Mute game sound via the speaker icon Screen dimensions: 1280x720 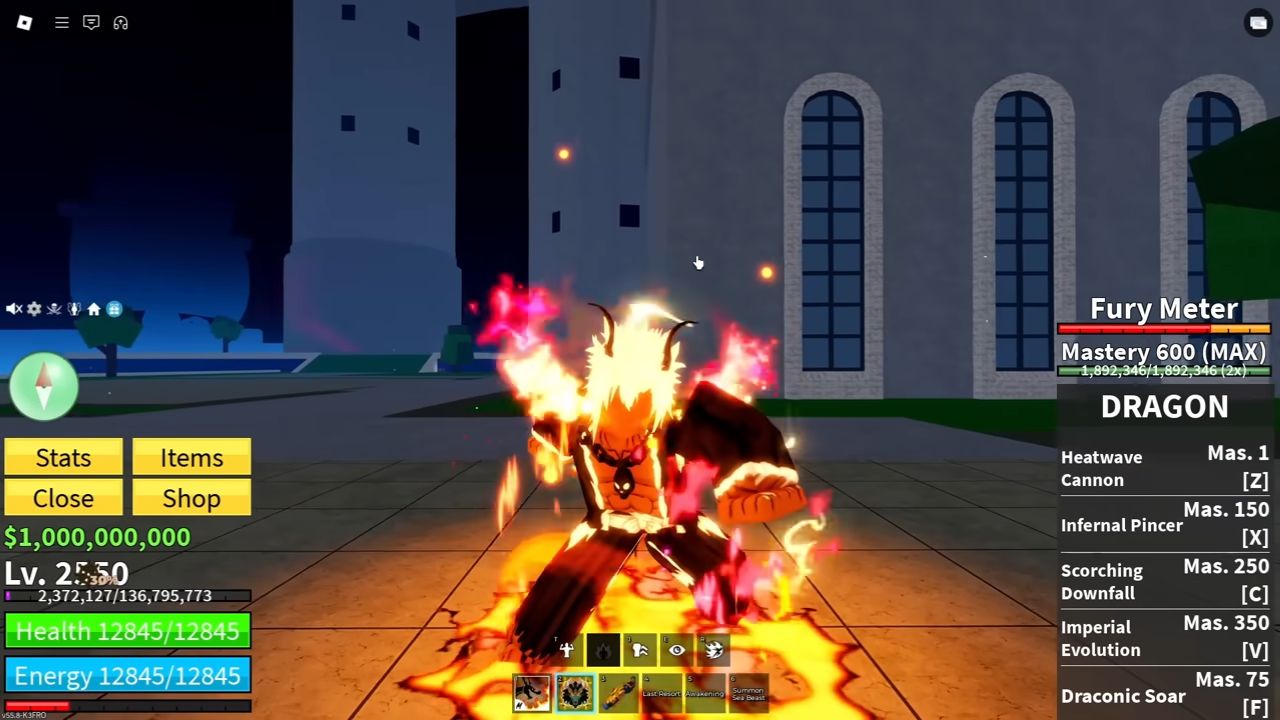coord(12,308)
